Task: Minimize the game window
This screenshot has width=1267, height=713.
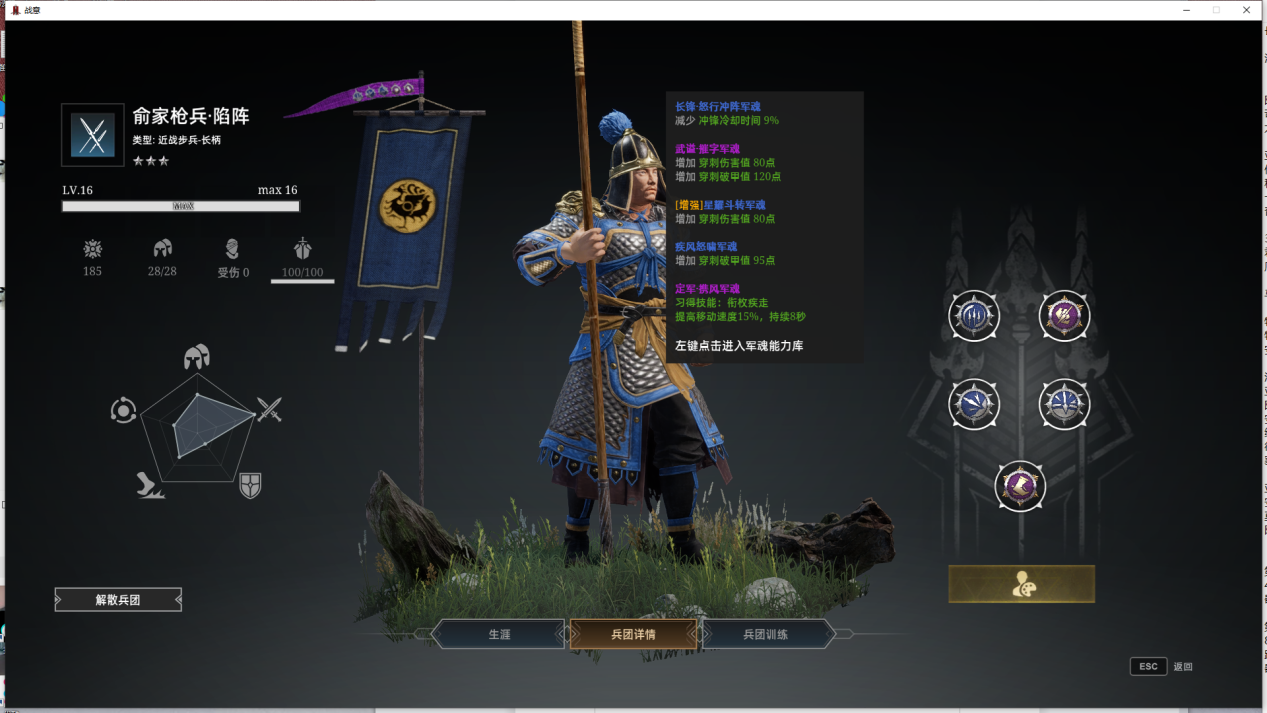Action: click(x=1186, y=10)
